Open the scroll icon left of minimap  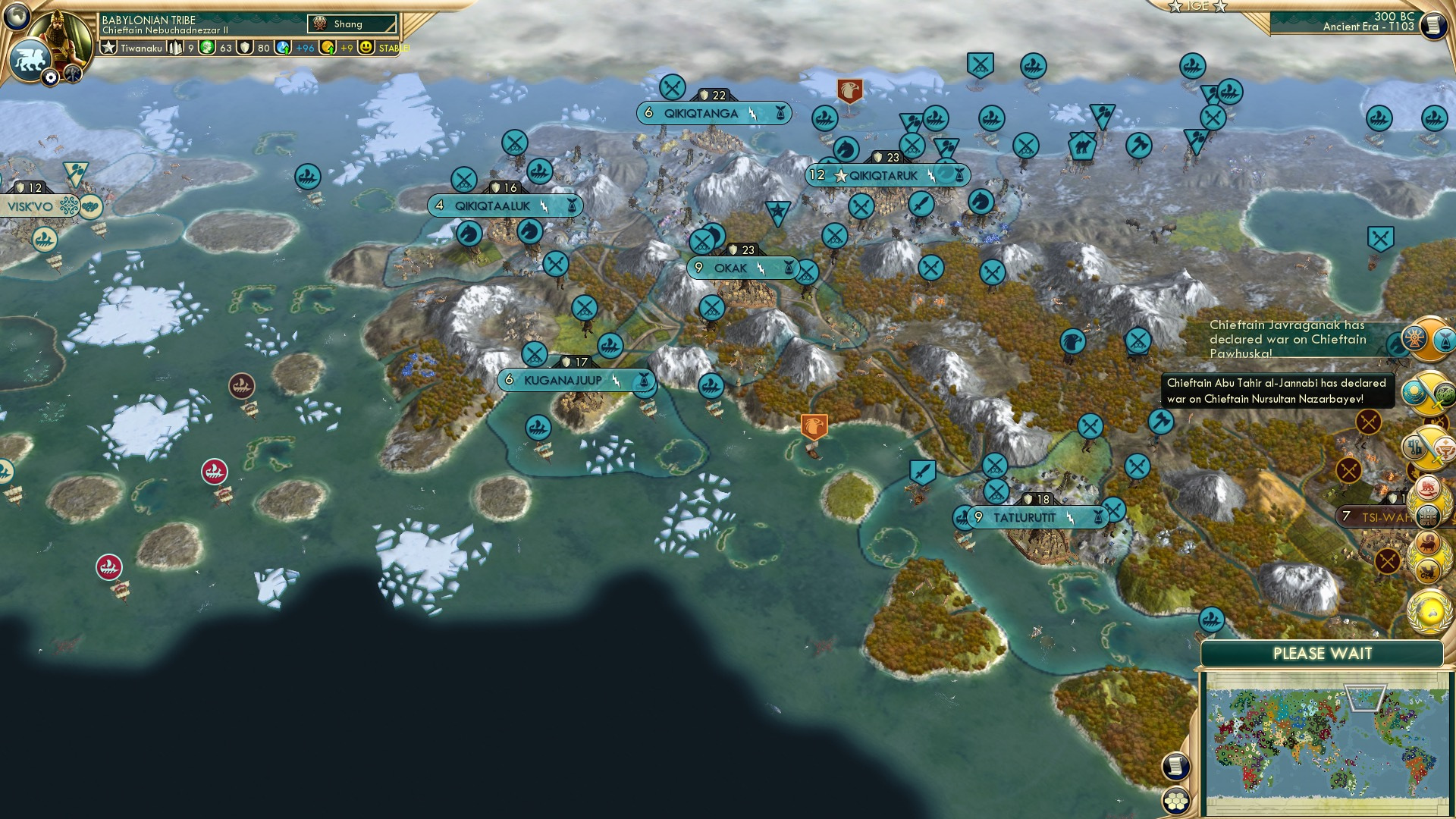(1175, 767)
